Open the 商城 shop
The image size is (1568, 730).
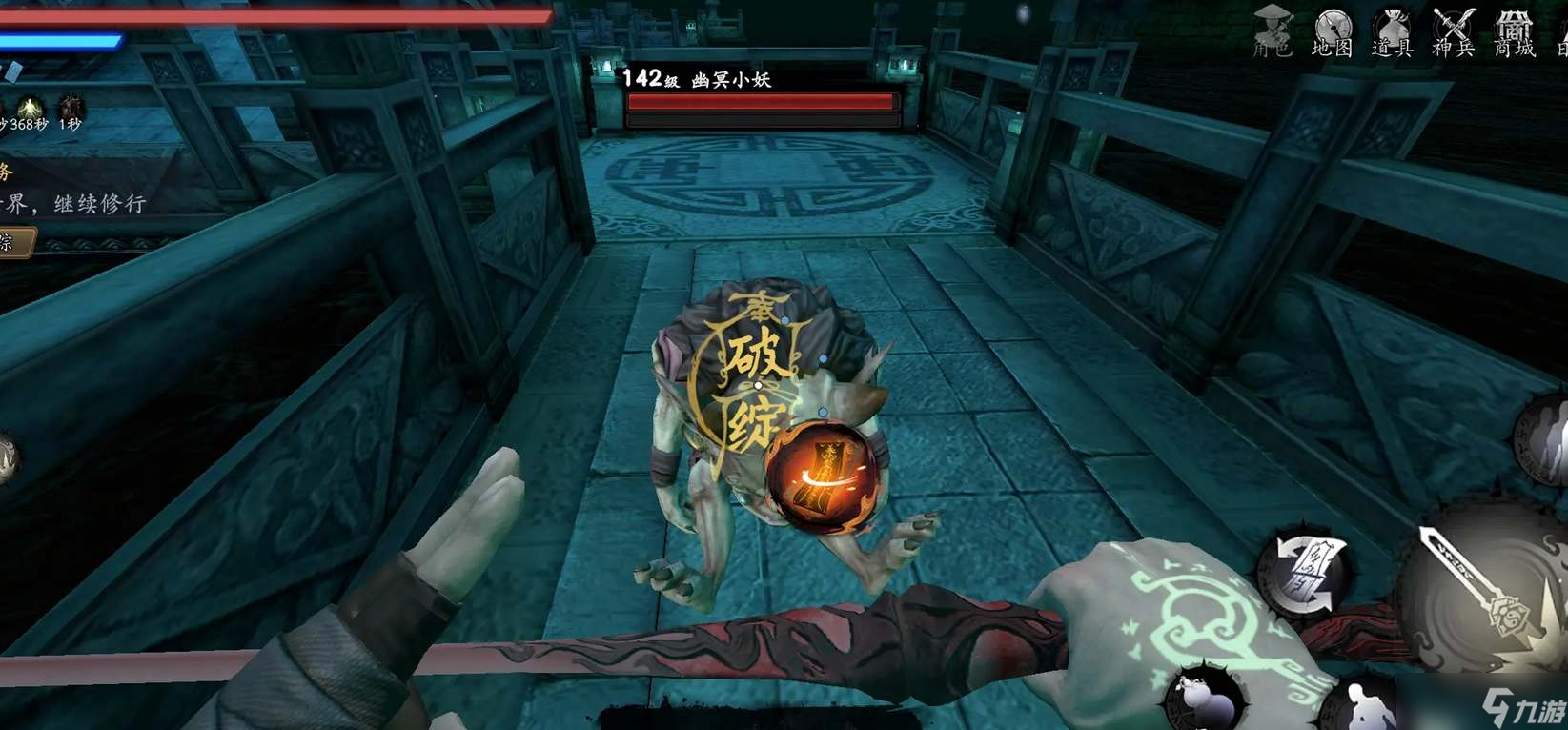(x=1514, y=30)
